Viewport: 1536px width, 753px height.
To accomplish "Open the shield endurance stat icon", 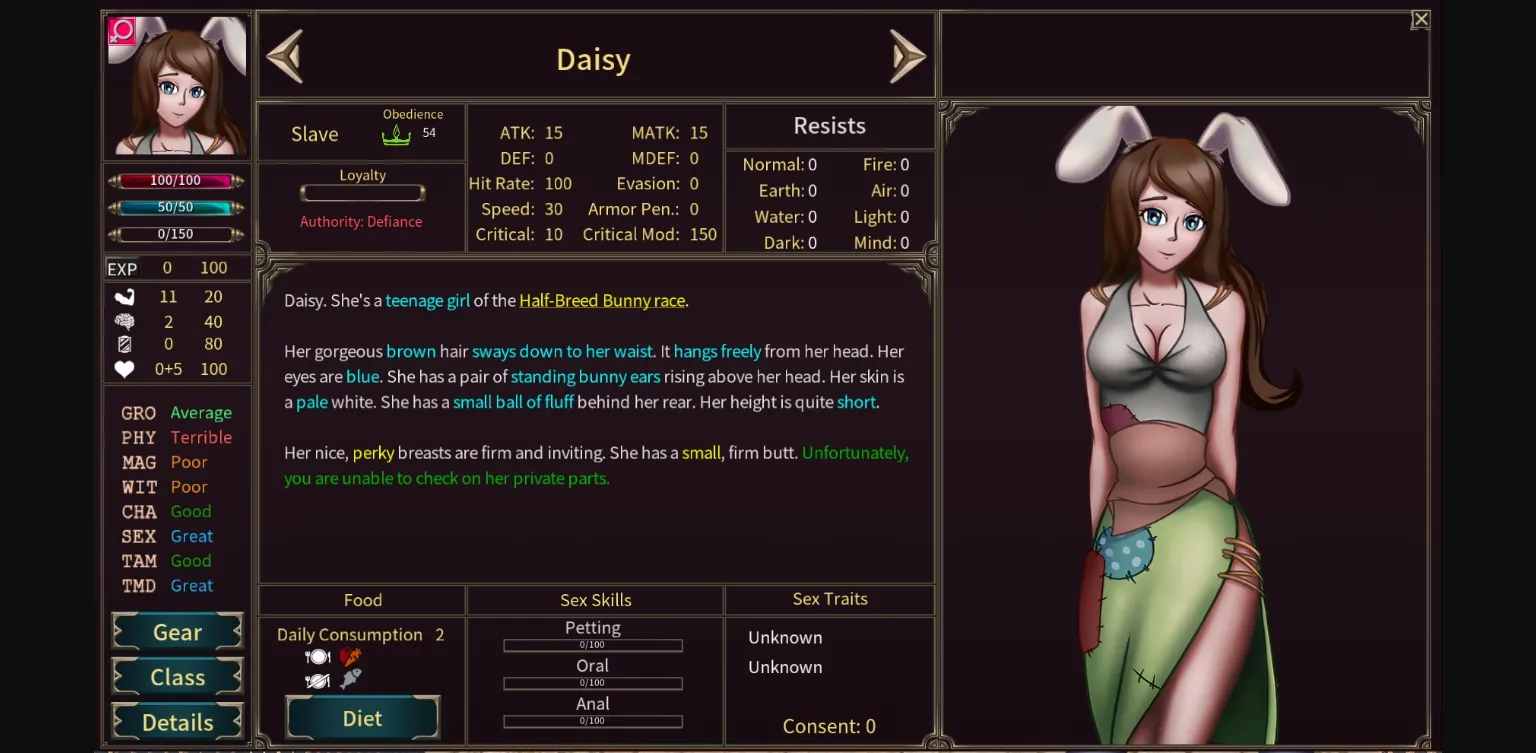I will click(x=126, y=345).
